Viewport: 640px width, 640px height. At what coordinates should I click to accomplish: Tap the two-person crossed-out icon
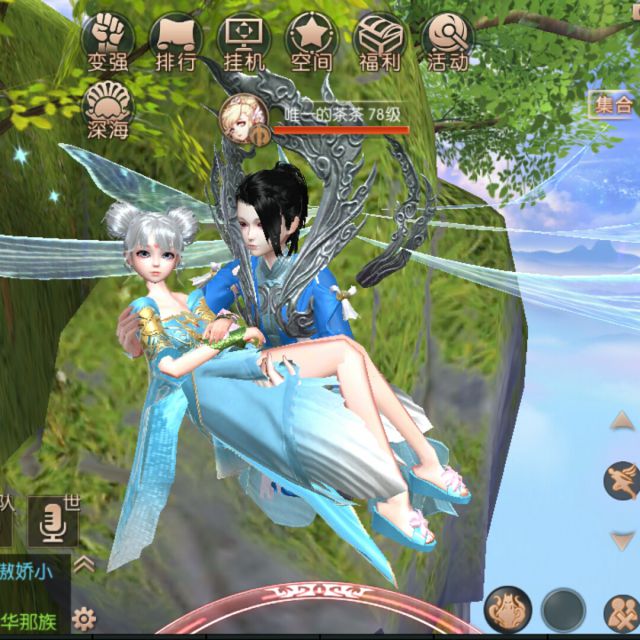622,611
